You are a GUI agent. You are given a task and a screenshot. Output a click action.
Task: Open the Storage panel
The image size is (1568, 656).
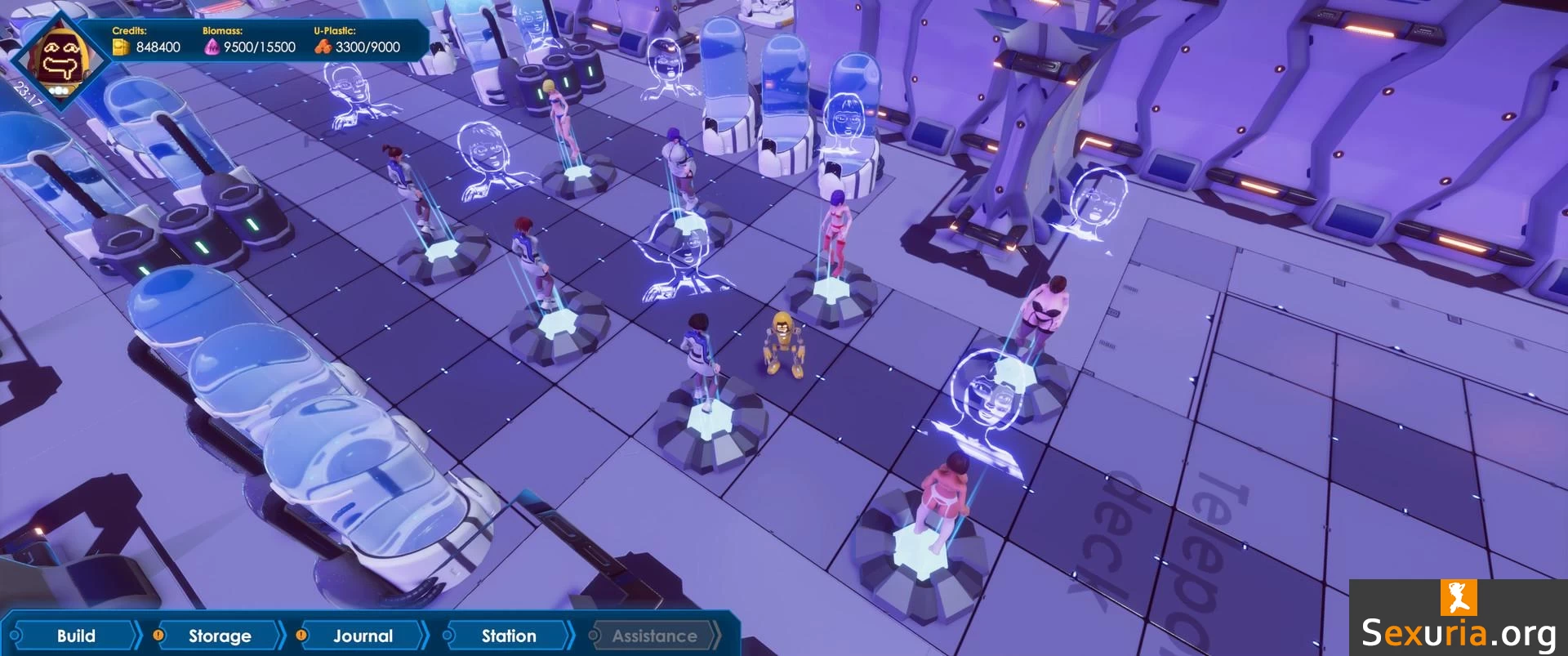[220, 636]
